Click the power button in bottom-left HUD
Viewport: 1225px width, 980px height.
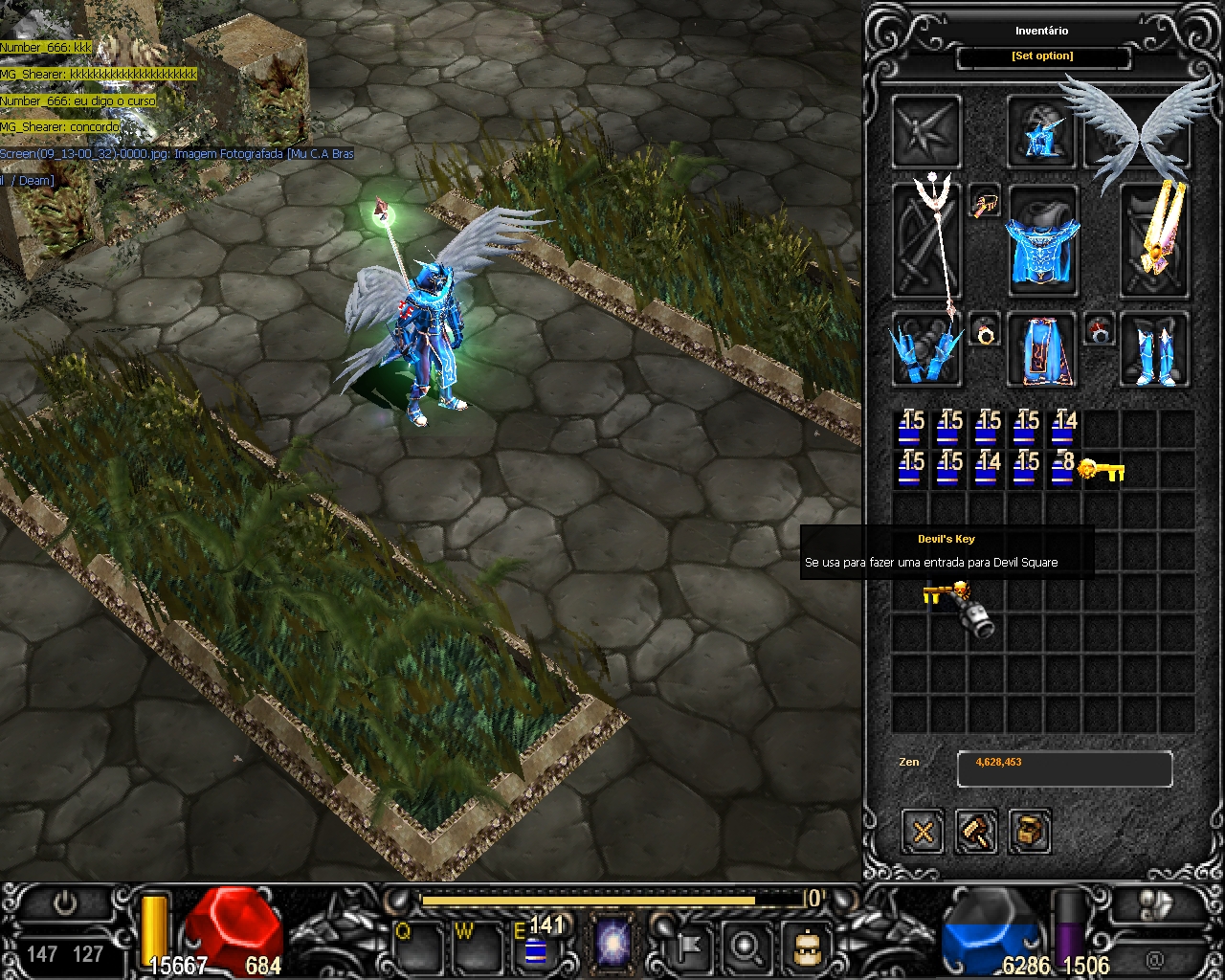coord(65,904)
